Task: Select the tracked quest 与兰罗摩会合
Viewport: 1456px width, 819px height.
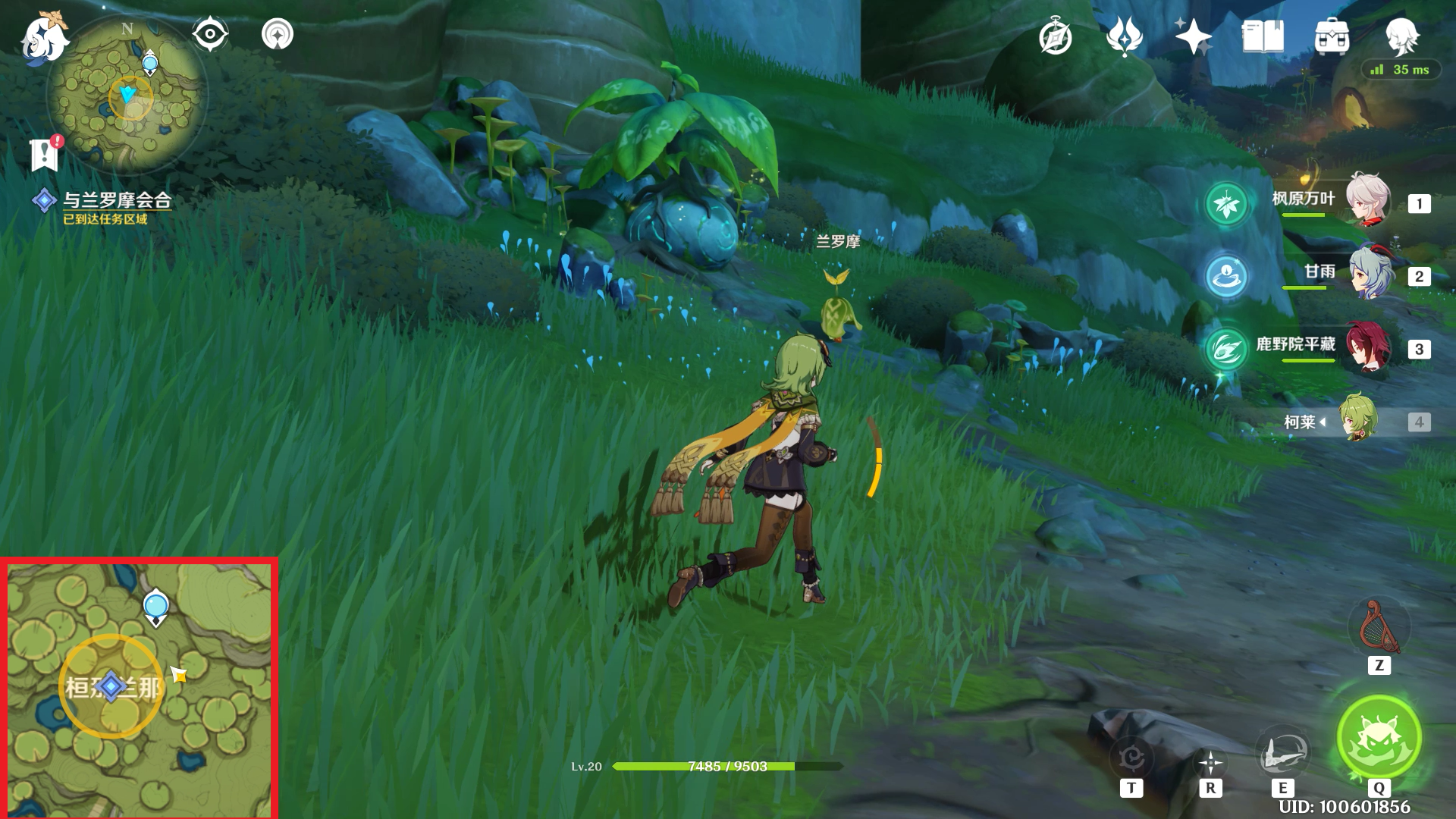Action: (116, 200)
